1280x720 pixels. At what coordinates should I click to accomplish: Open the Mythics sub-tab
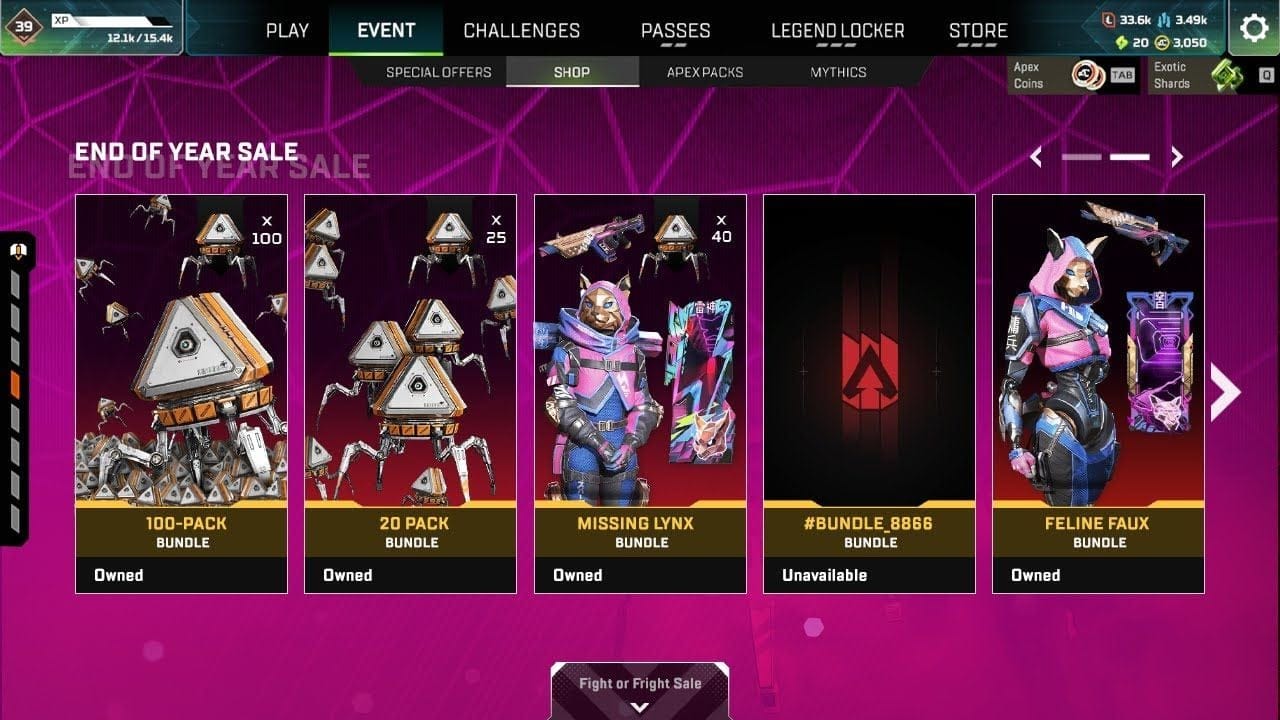point(838,72)
